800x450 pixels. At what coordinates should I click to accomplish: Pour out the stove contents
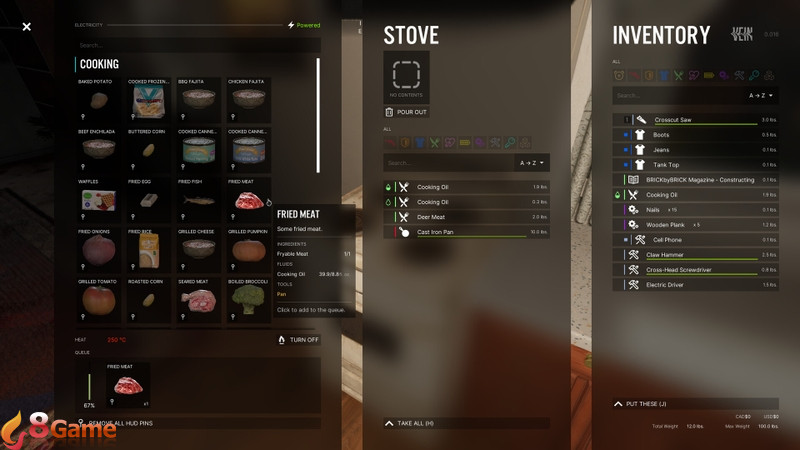tap(405, 112)
